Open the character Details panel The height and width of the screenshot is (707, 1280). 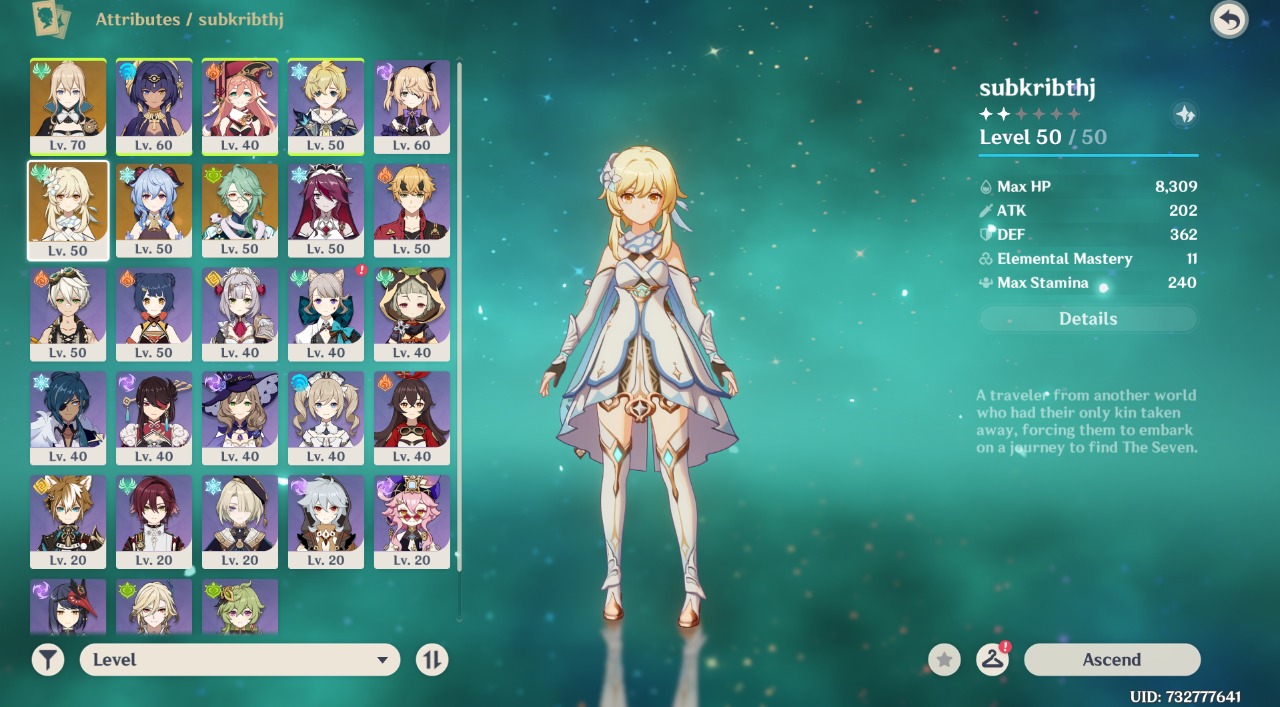pos(1088,319)
